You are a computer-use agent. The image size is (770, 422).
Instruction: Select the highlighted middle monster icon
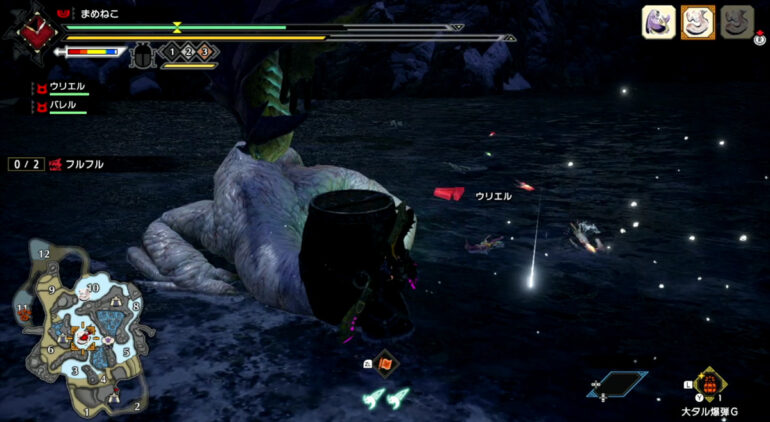698,22
